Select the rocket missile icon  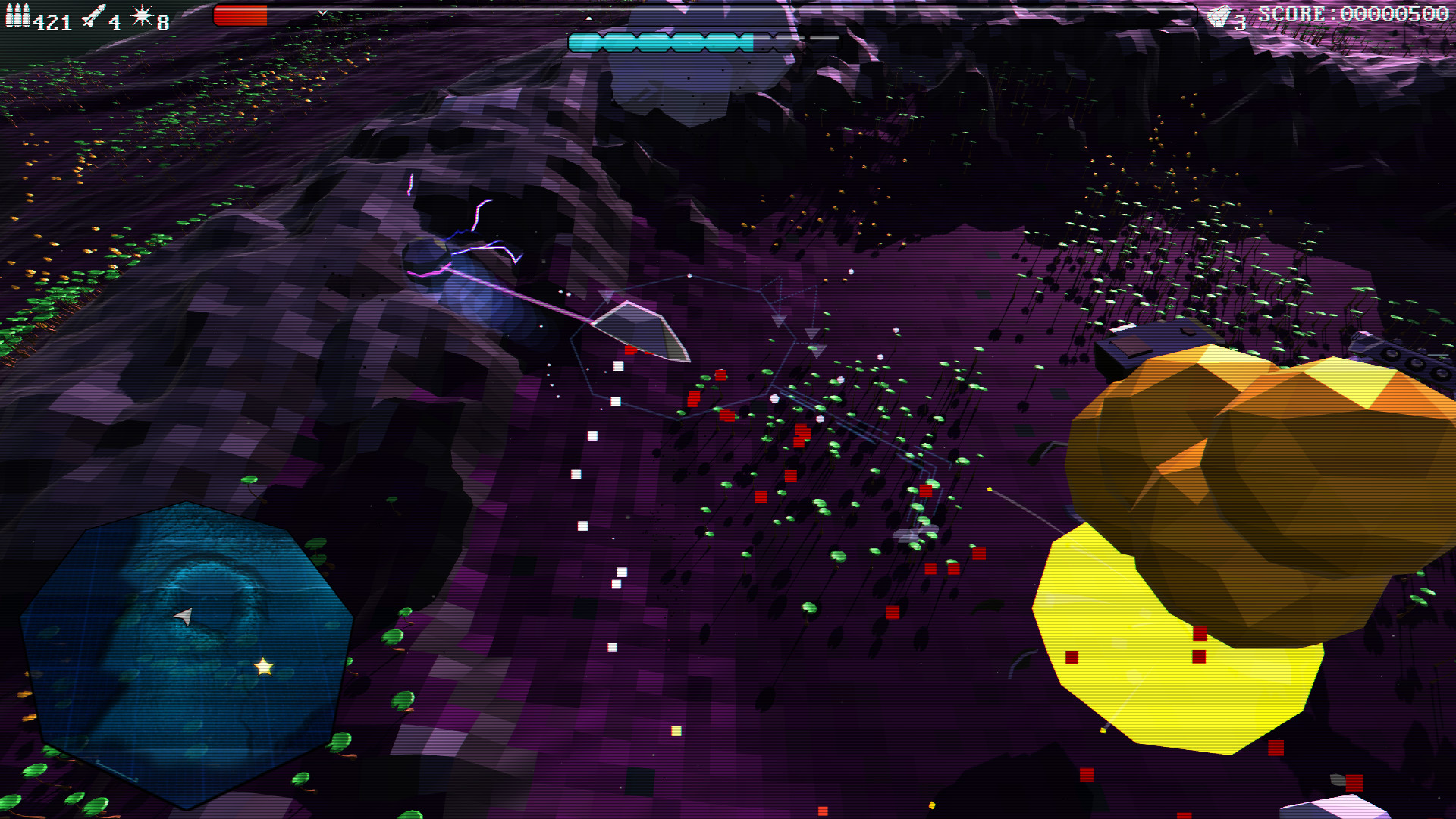coord(95,15)
